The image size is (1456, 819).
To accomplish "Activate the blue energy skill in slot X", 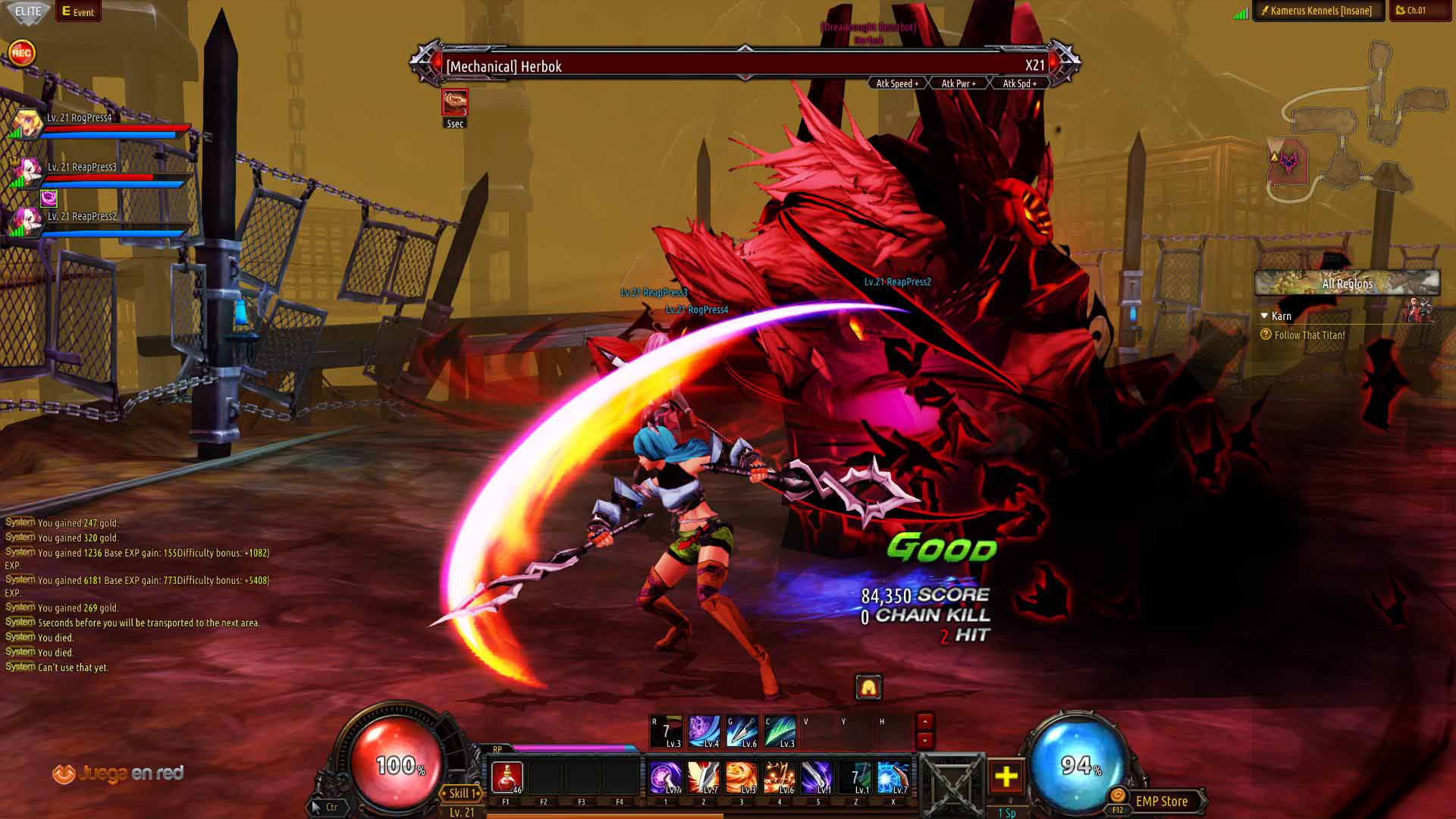I will click(x=893, y=778).
